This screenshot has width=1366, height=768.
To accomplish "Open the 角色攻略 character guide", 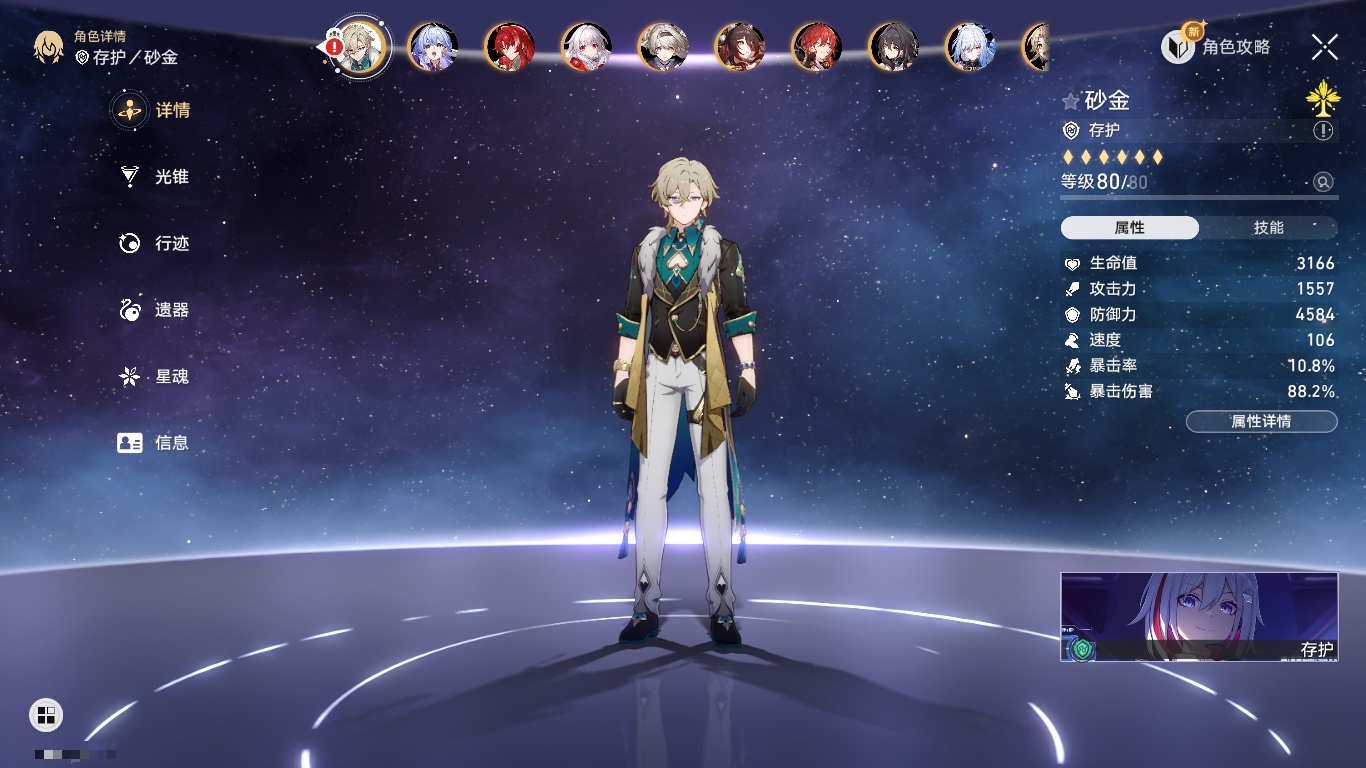I will 1217,47.
